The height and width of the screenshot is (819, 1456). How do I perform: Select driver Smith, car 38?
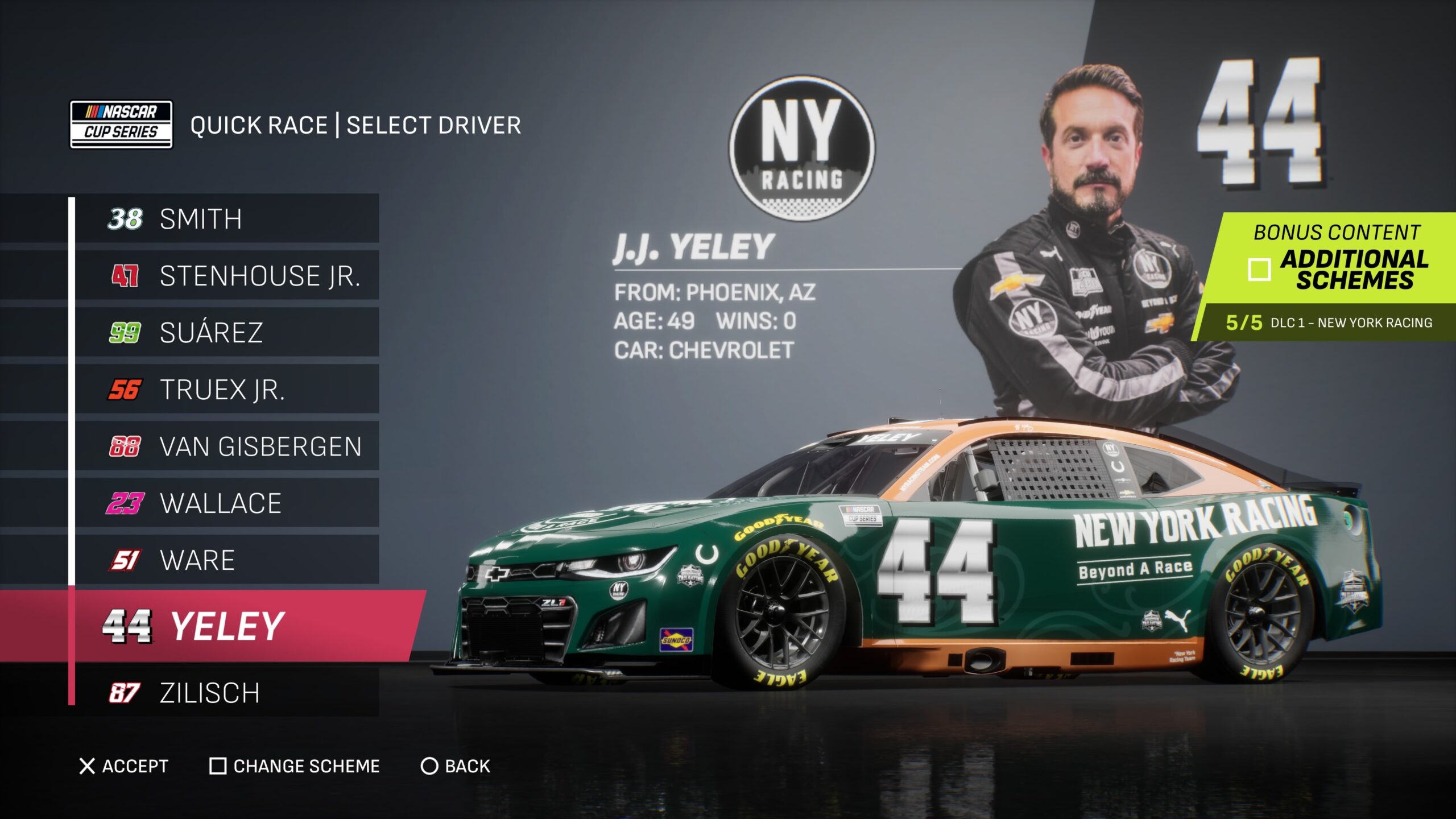click(x=226, y=219)
